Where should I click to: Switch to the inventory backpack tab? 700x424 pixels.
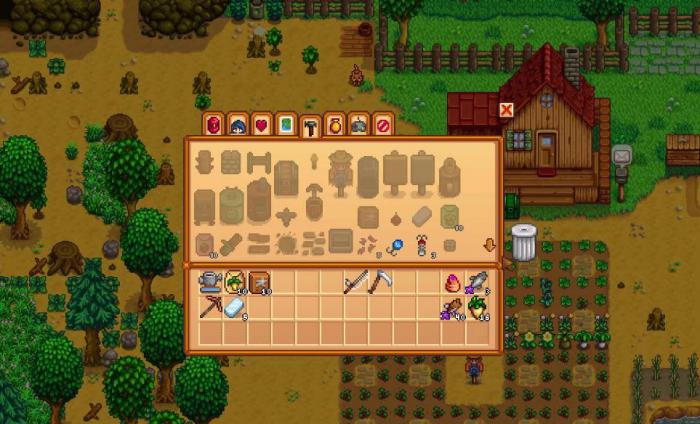[213, 125]
